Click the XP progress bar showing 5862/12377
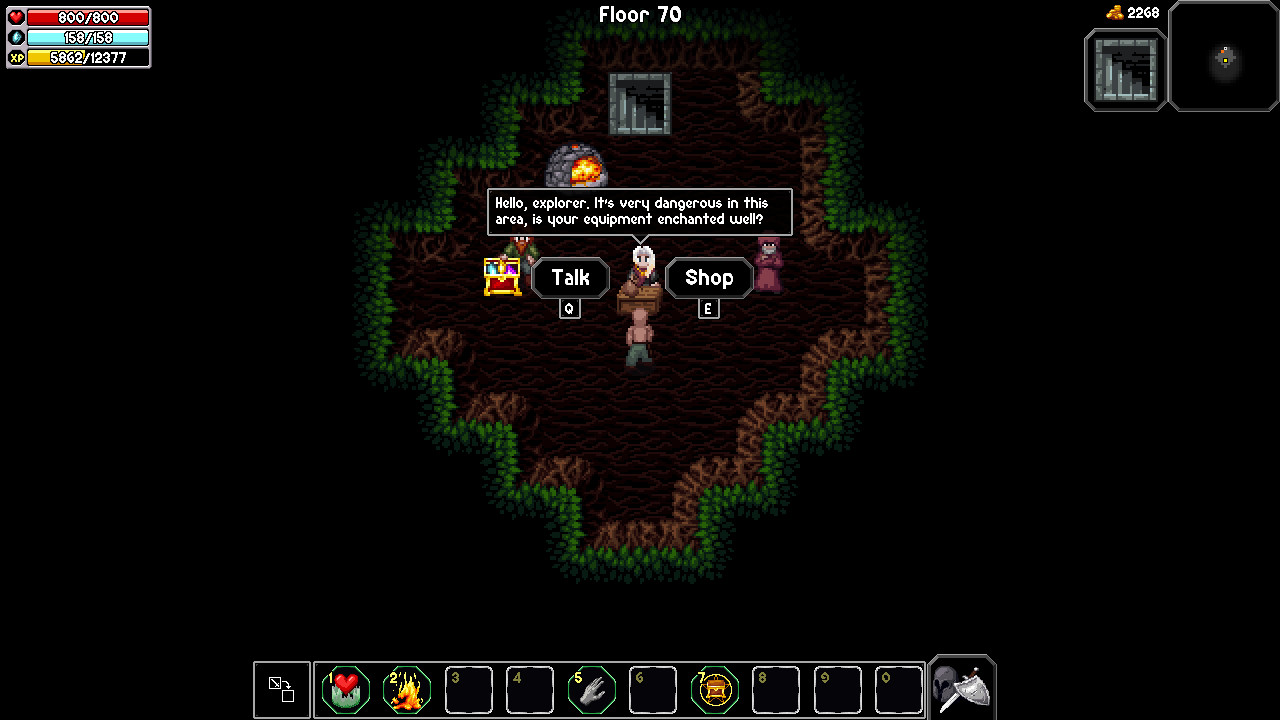The image size is (1280, 720). click(x=88, y=58)
